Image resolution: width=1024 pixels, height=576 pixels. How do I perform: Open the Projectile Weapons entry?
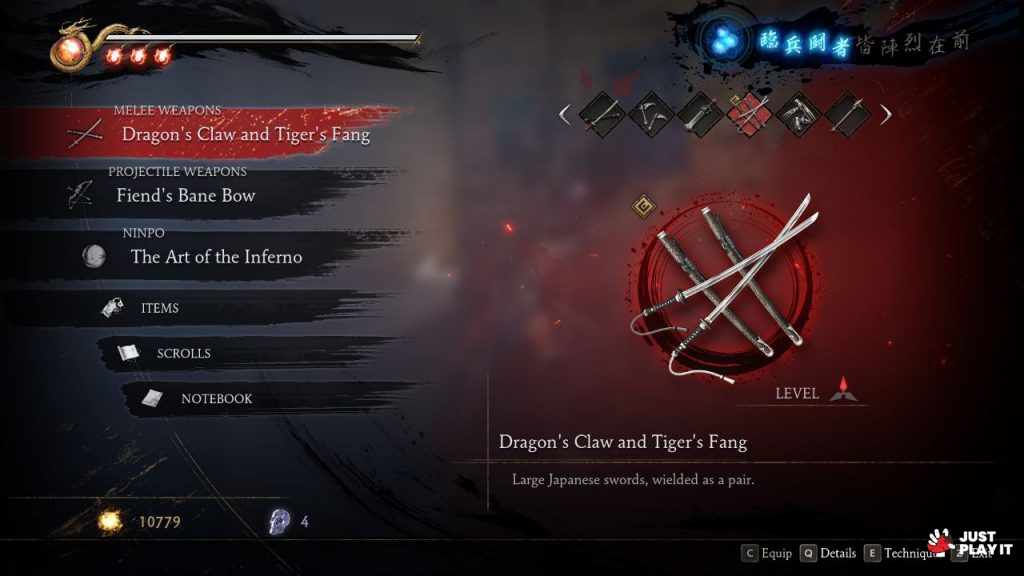185,195
